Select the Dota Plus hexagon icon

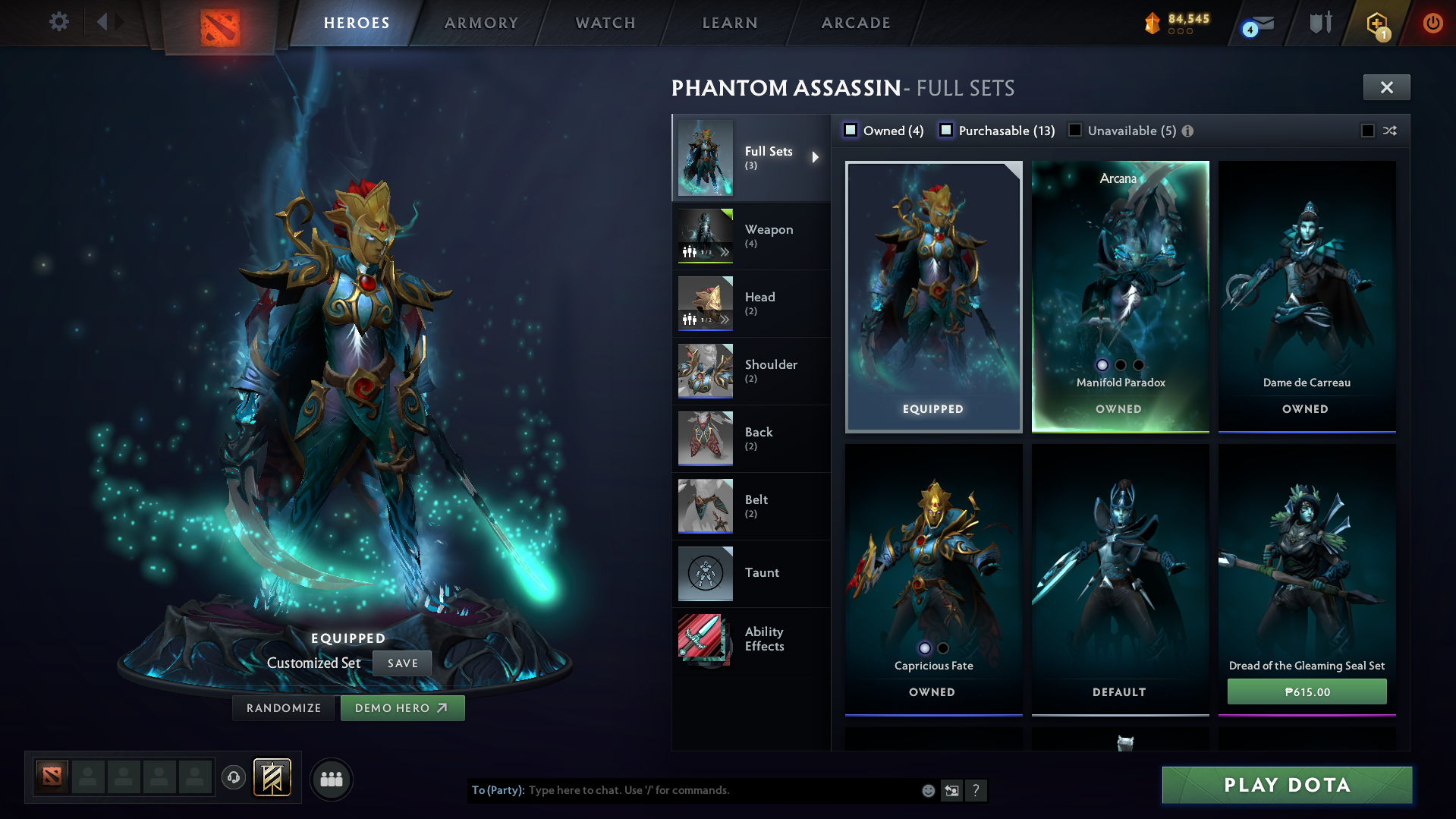click(1376, 23)
